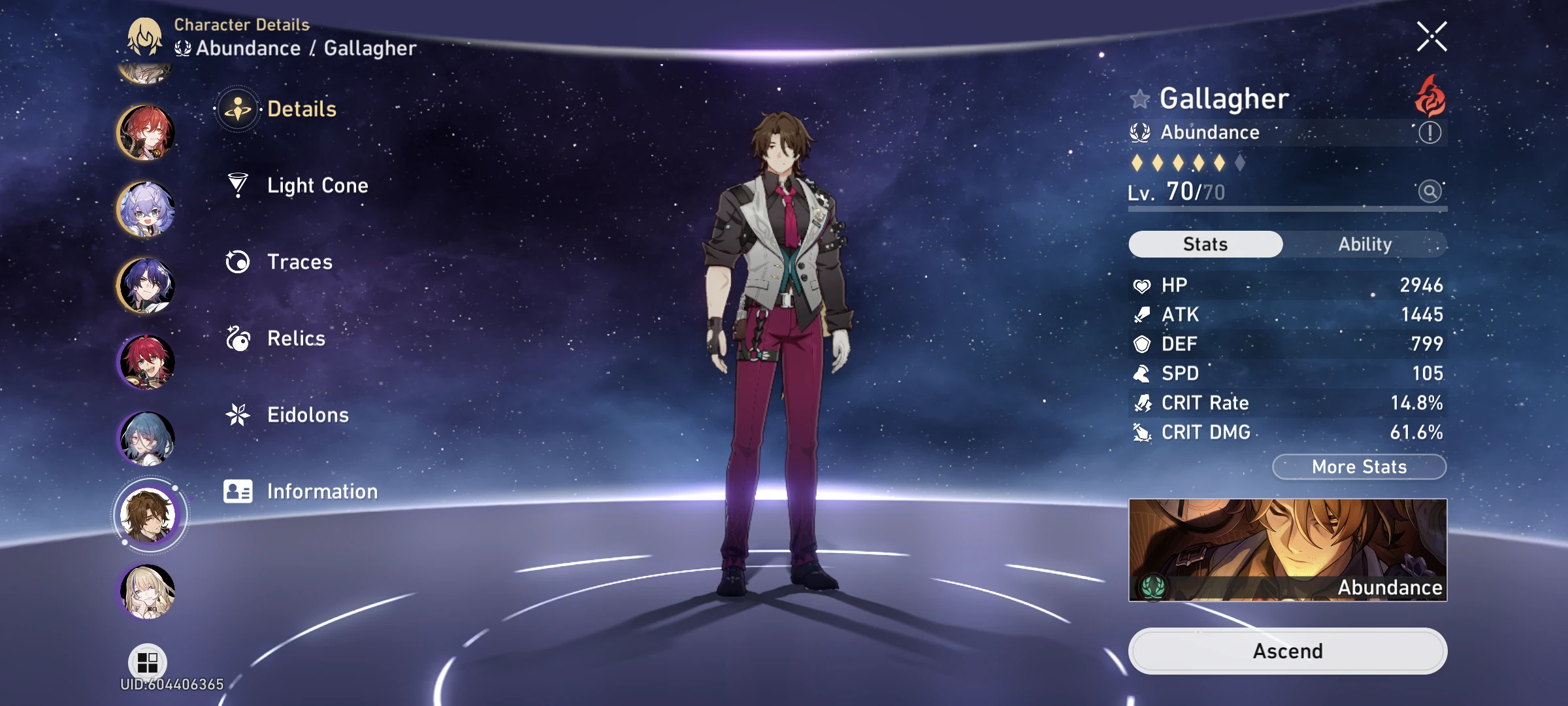Click the Ascend button
This screenshot has height=706, width=1568.
(x=1287, y=650)
